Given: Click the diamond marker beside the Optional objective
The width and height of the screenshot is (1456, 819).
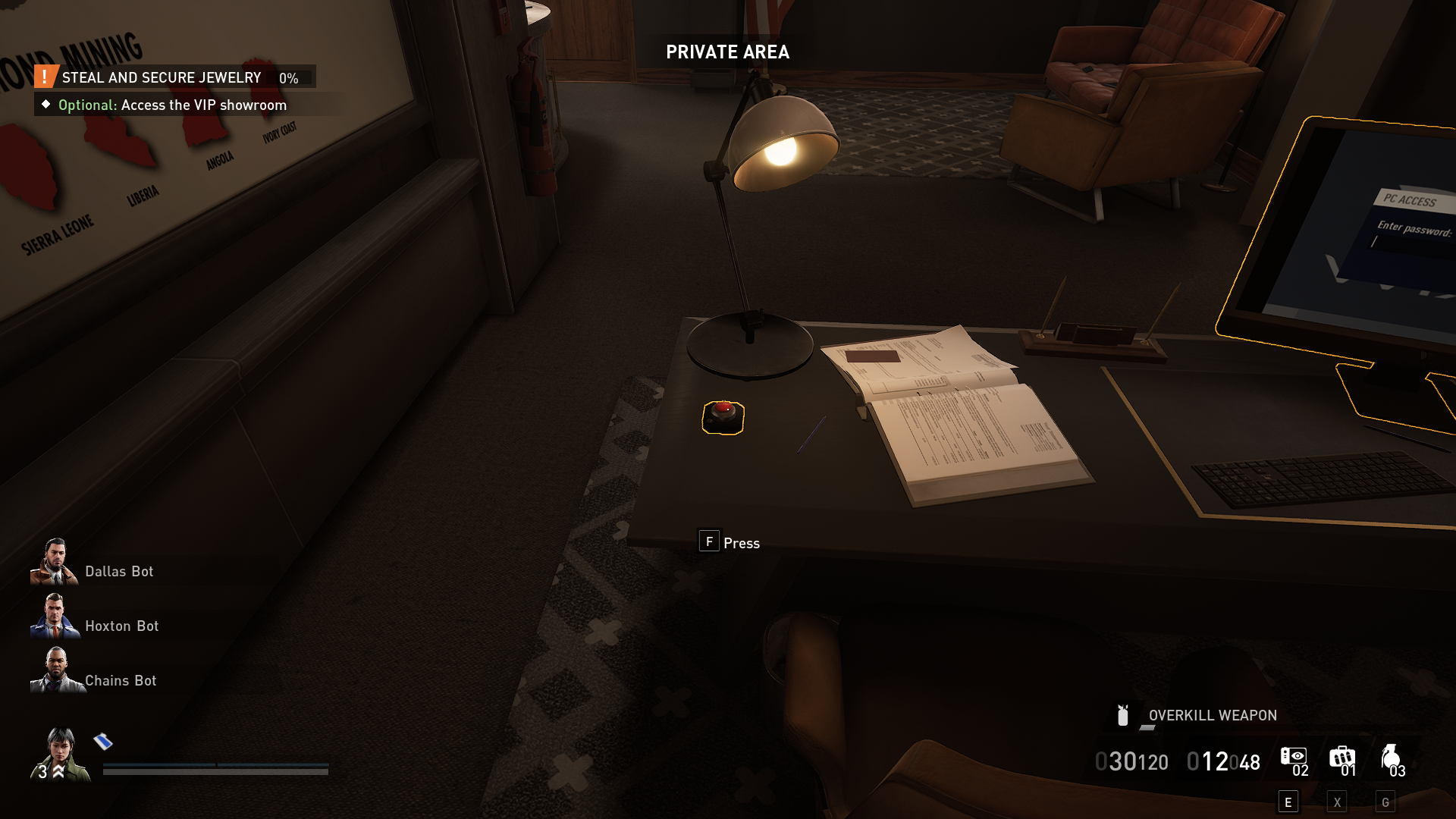Looking at the screenshot, I should (47, 105).
